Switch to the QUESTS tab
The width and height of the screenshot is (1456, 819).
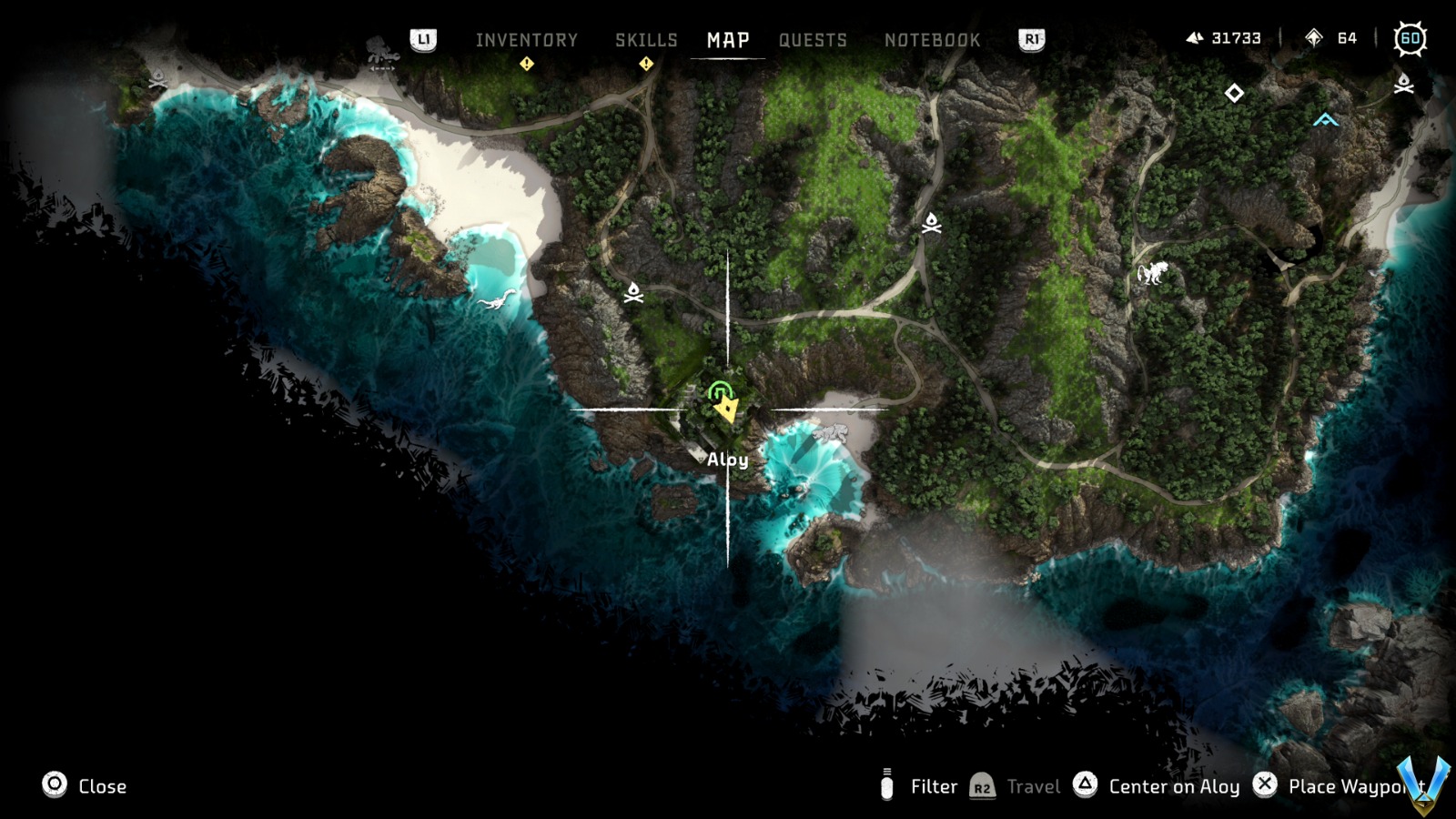point(813,39)
